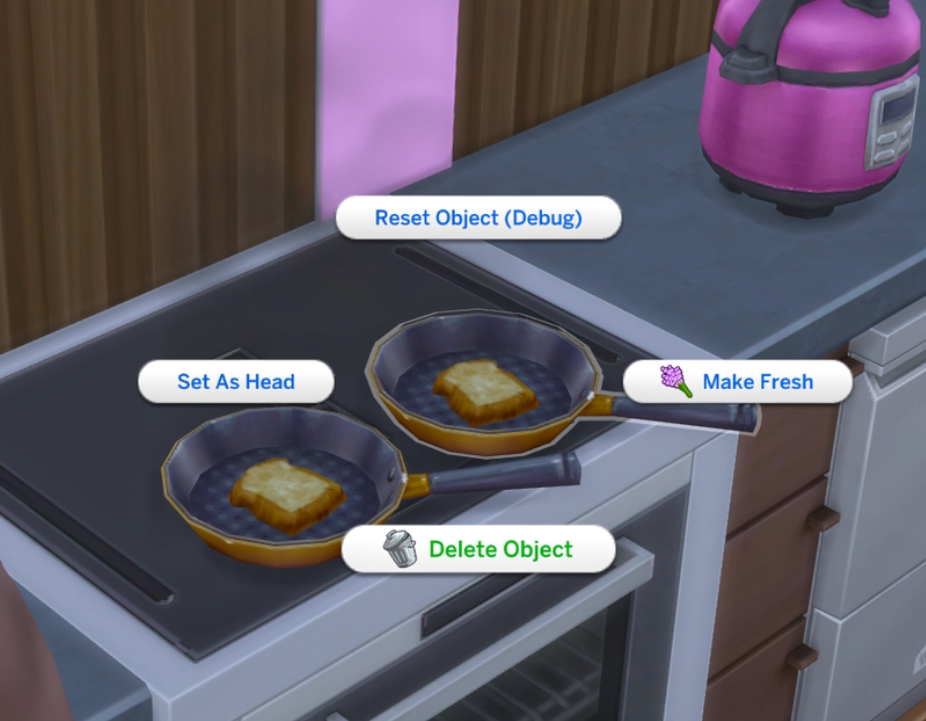This screenshot has height=721, width=926.
Task: Choose Delete Object with trash can icon
Action: [x=478, y=549]
